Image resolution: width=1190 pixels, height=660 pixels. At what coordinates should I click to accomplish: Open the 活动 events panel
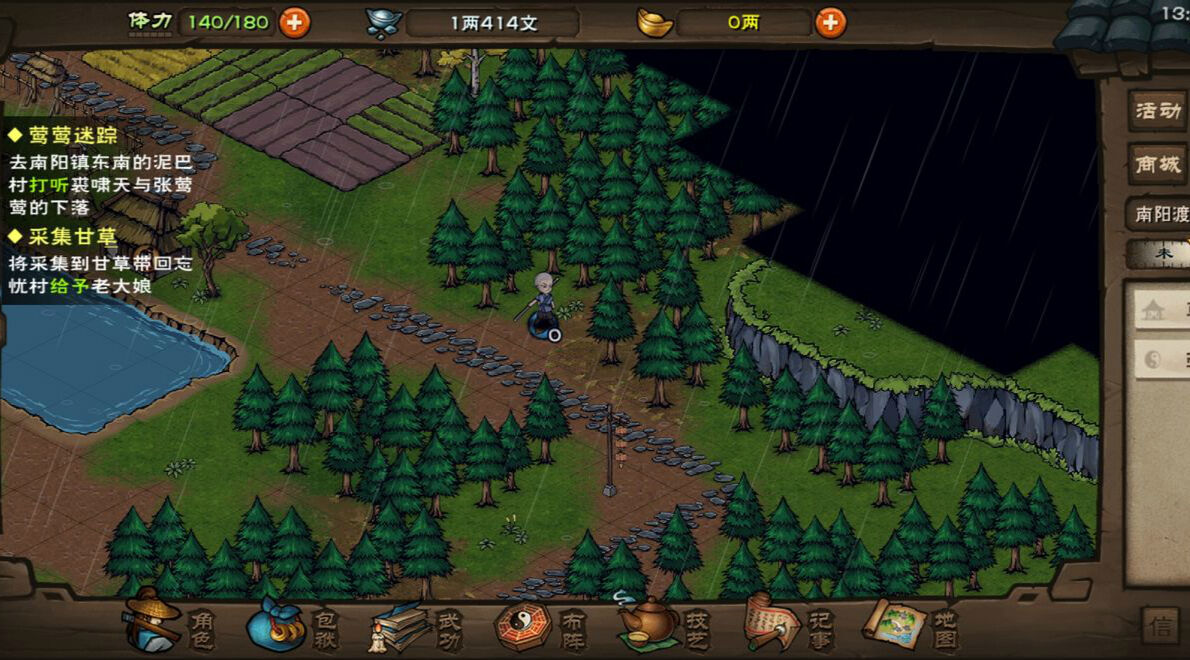1159,111
